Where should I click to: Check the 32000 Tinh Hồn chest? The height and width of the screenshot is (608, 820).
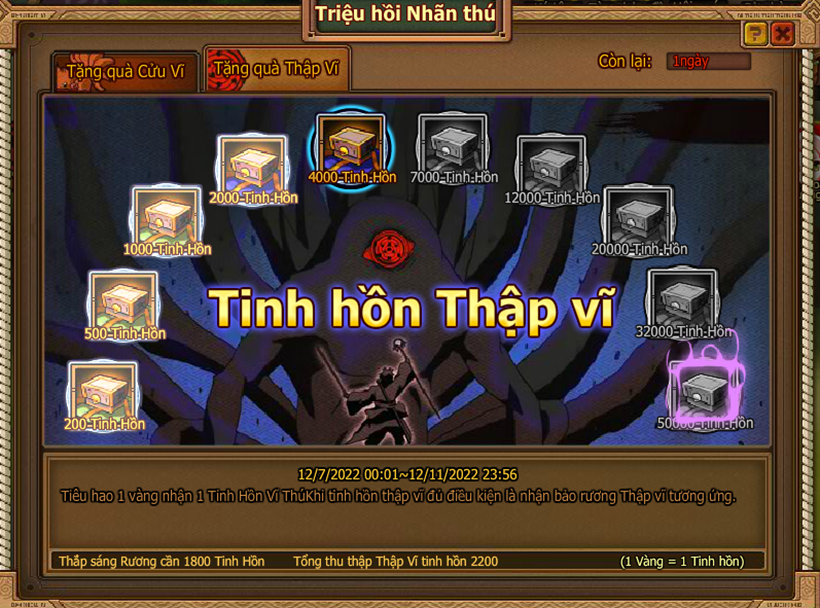point(682,299)
